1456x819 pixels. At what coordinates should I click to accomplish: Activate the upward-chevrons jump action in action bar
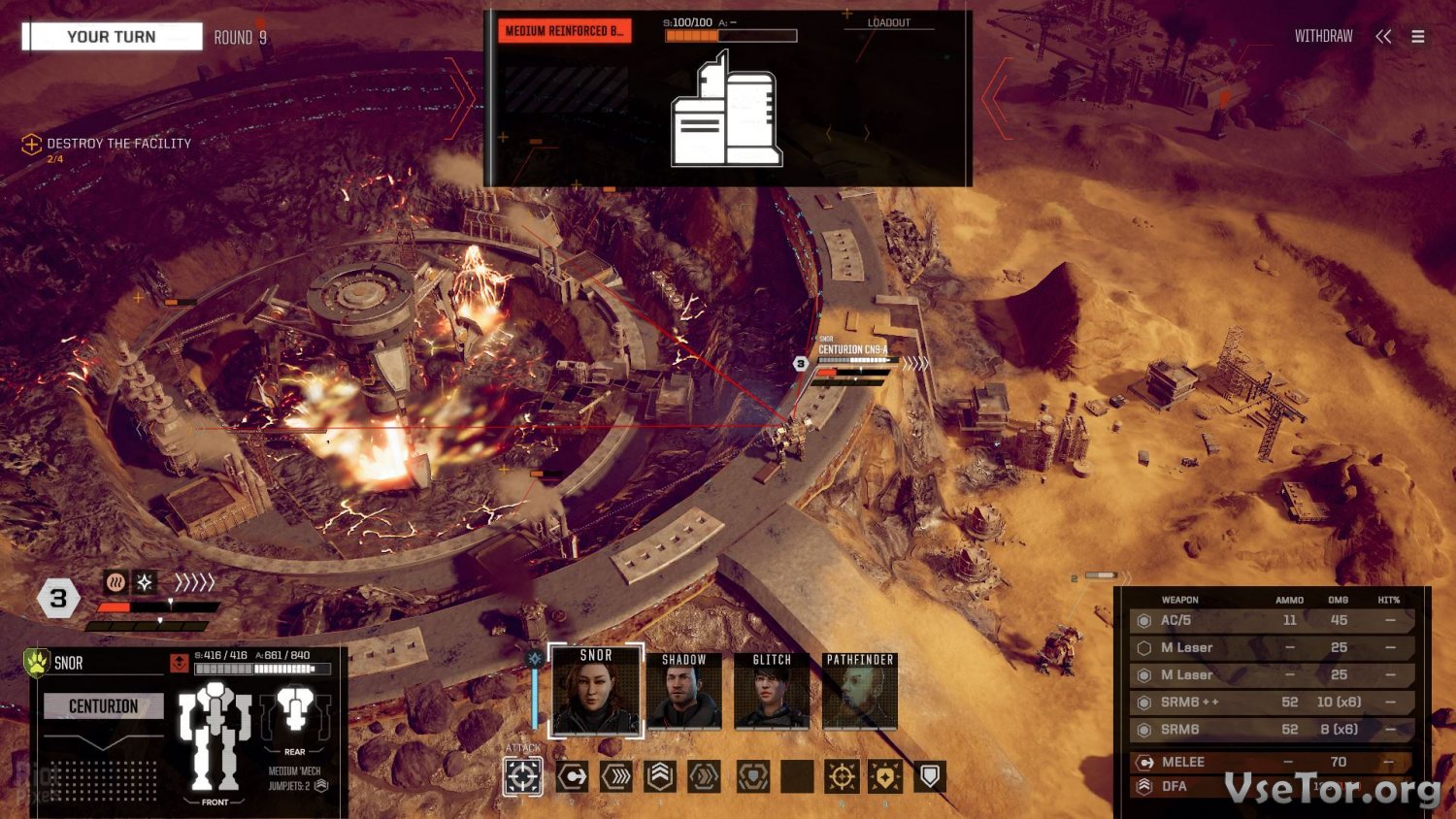tap(660, 776)
